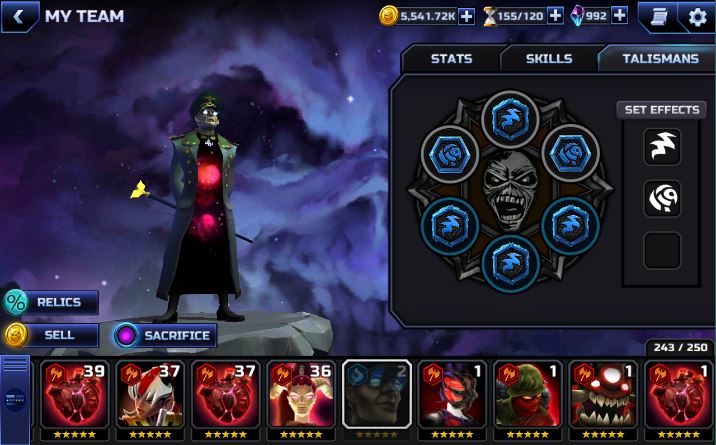Switch to the Skills tab
The height and width of the screenshot is (445, 716).
click(549, 59)
